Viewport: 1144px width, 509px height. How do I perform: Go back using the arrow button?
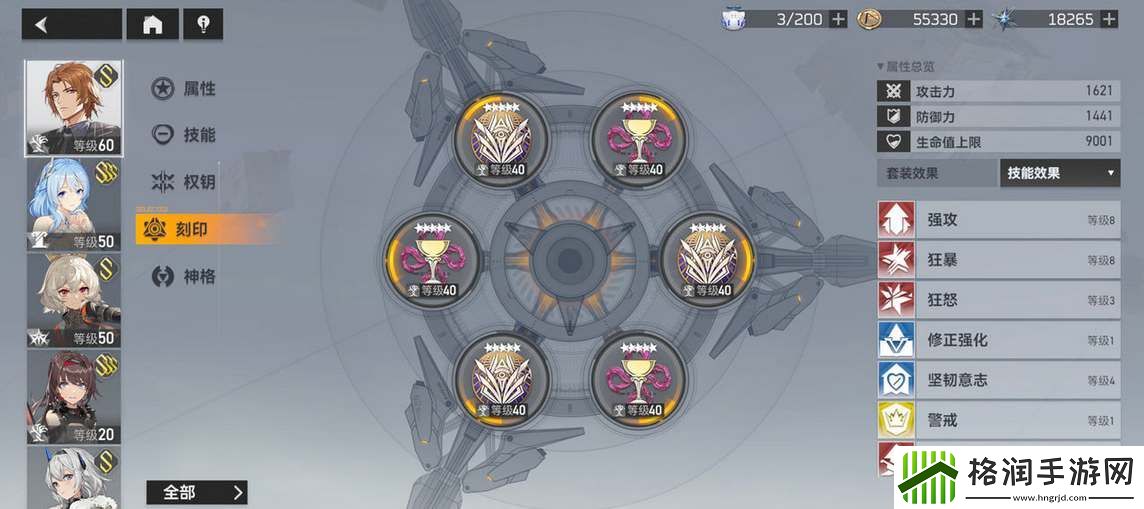[x=70, y=25]
